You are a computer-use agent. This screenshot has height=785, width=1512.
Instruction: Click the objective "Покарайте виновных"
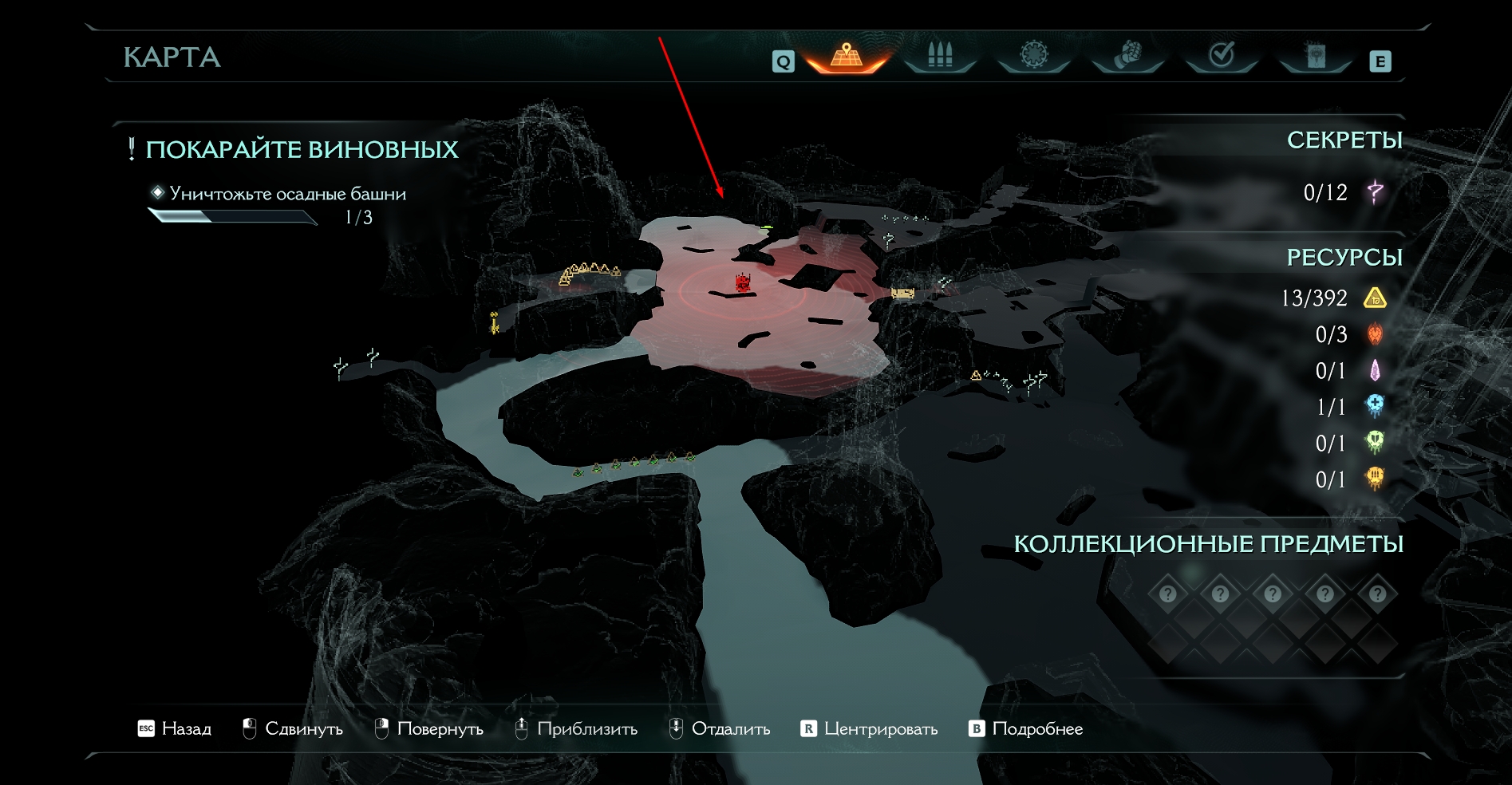[302, 150]
